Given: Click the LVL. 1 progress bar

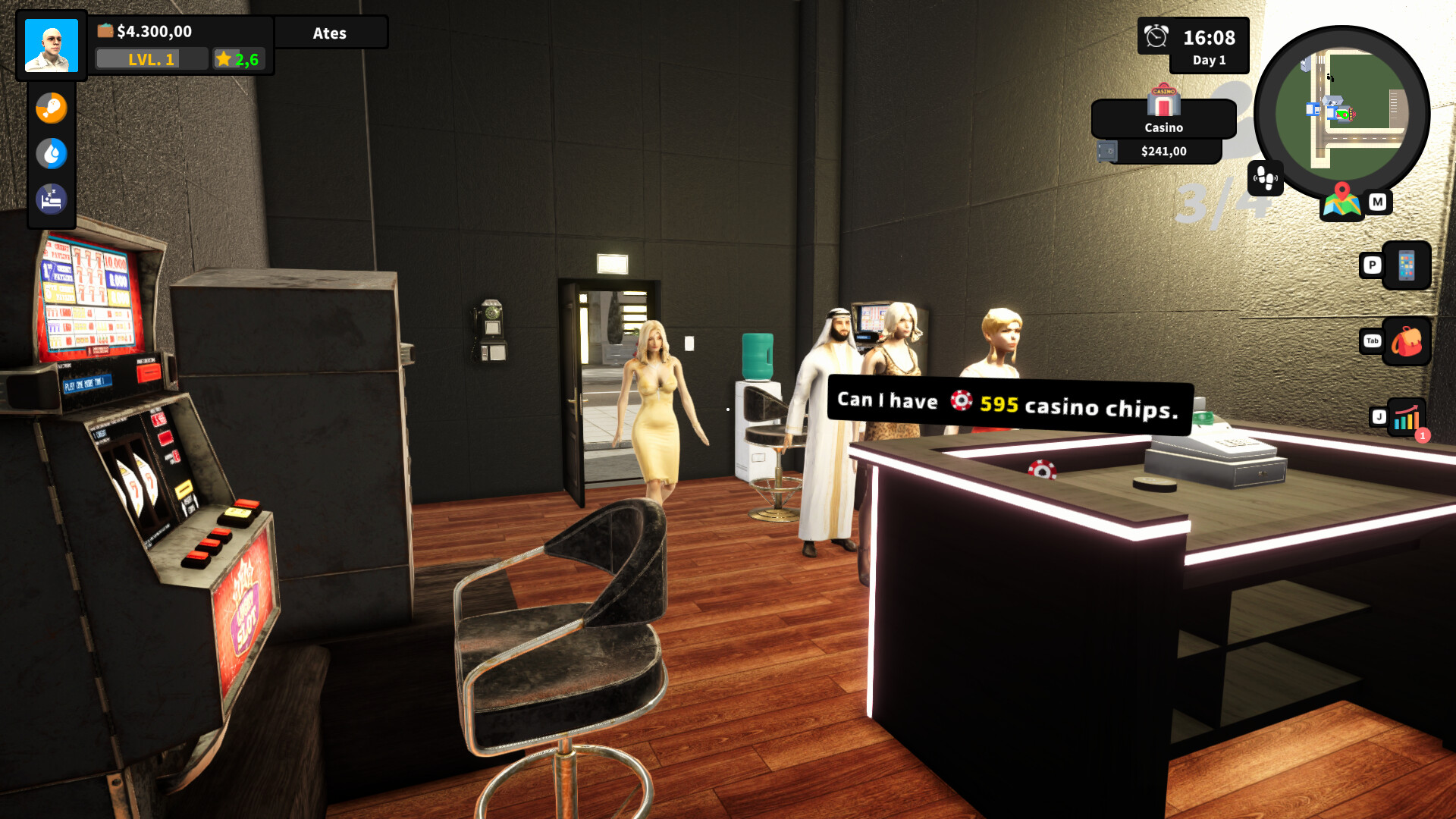Looking at the screenshot, I should coord(151,58).
